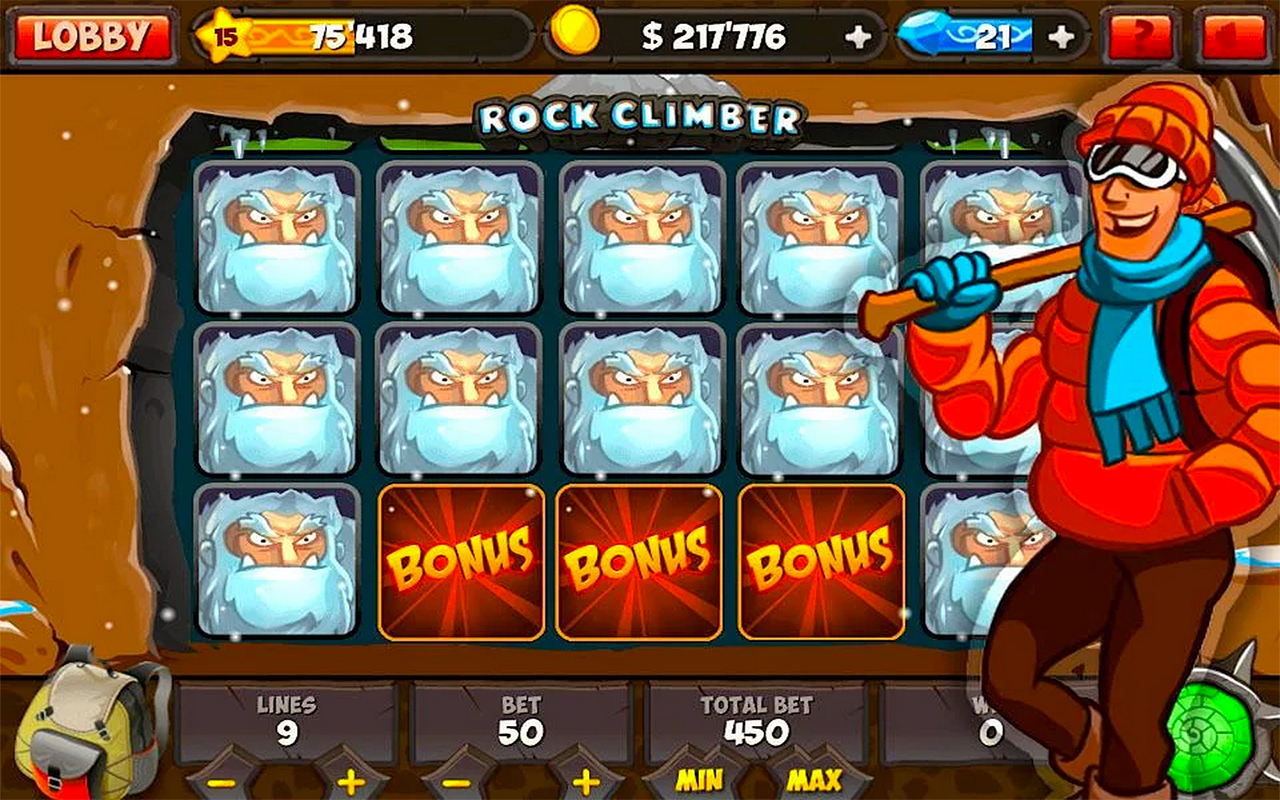Open the help screen via question mark icon
Screen dimensions: 1280x800
pyautogui.click(x=1140, y=33)
